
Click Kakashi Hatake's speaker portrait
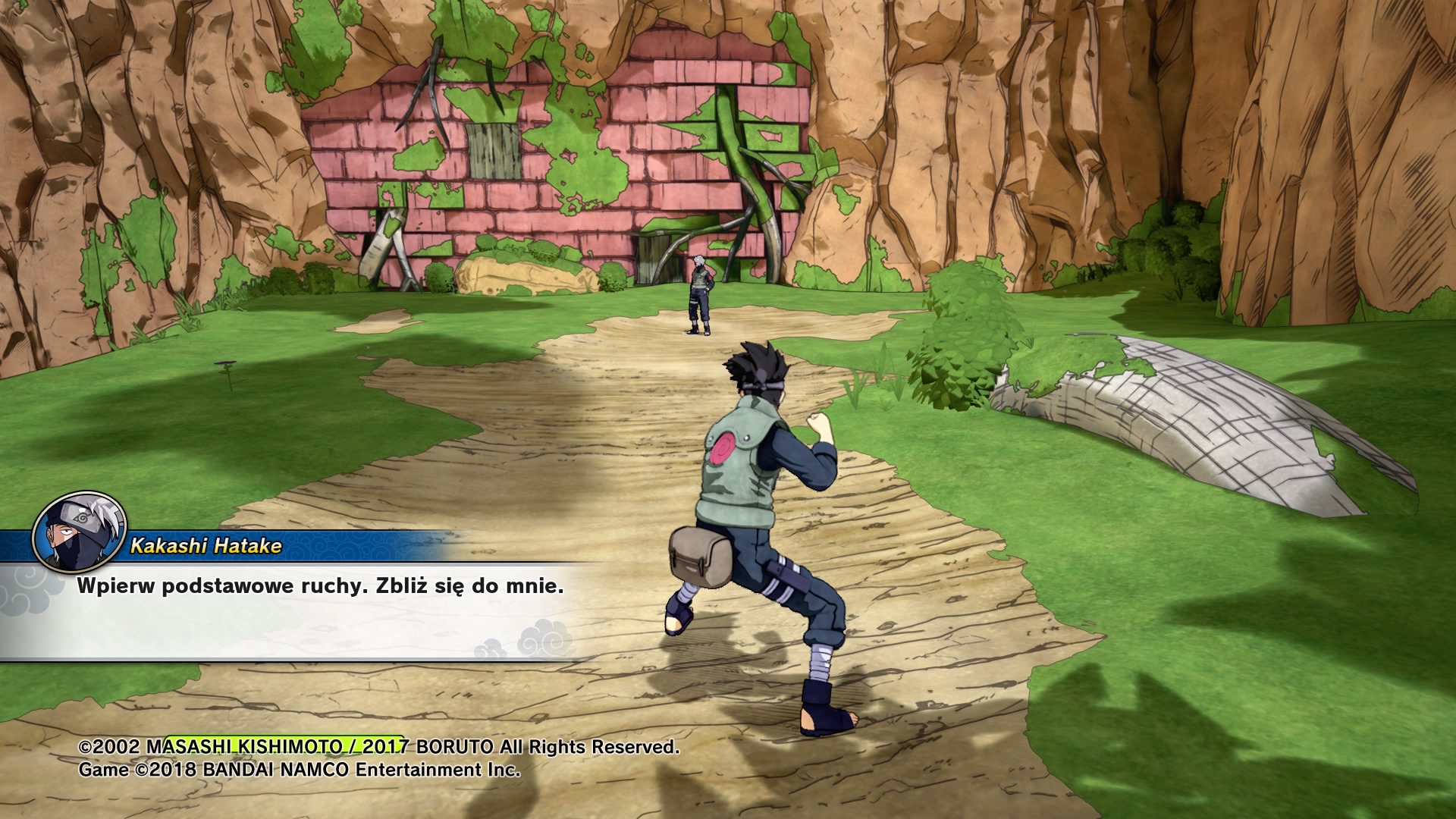(x=77, y=537)
